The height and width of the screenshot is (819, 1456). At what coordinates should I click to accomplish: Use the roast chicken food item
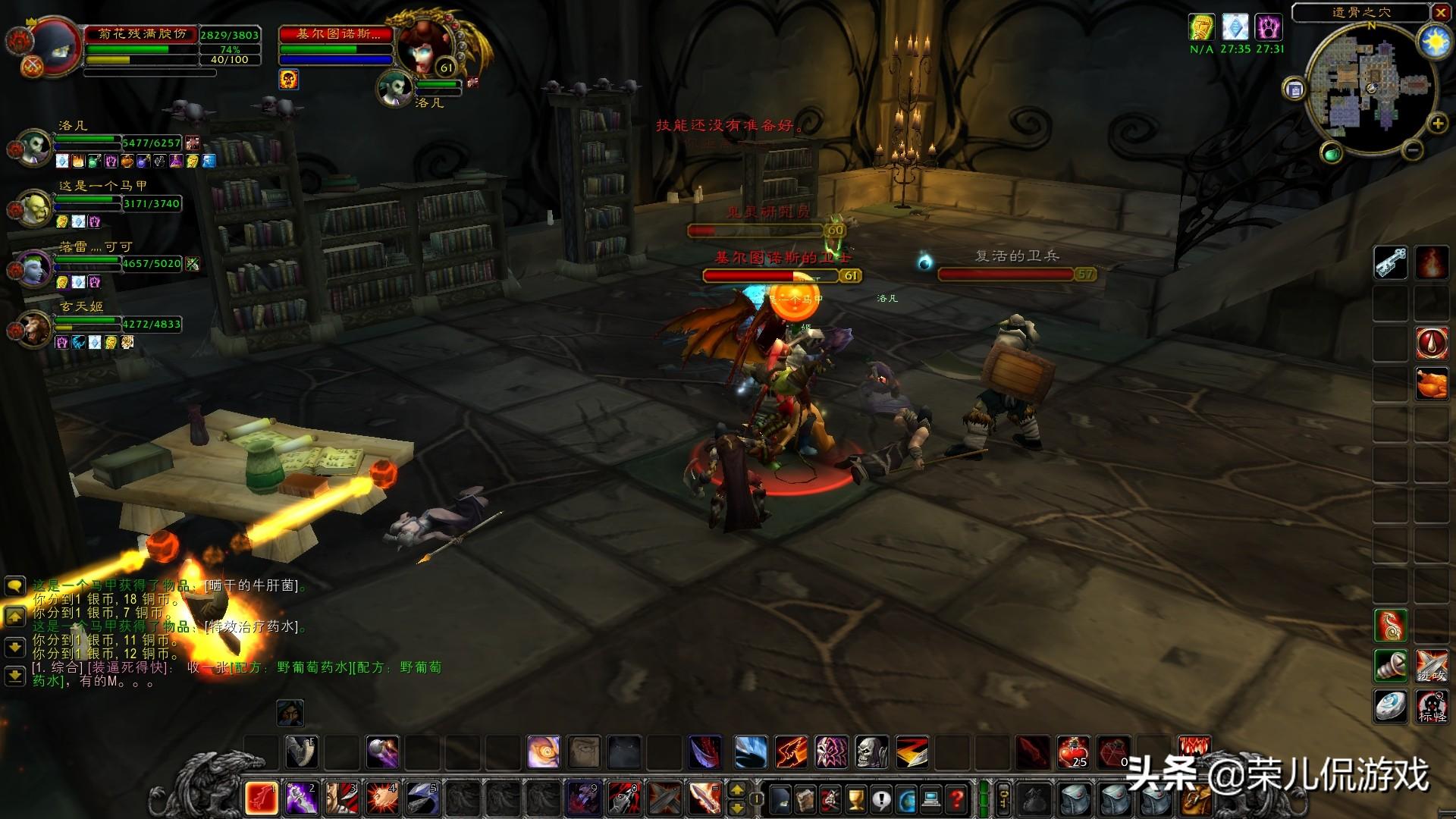coord(1431,382)
